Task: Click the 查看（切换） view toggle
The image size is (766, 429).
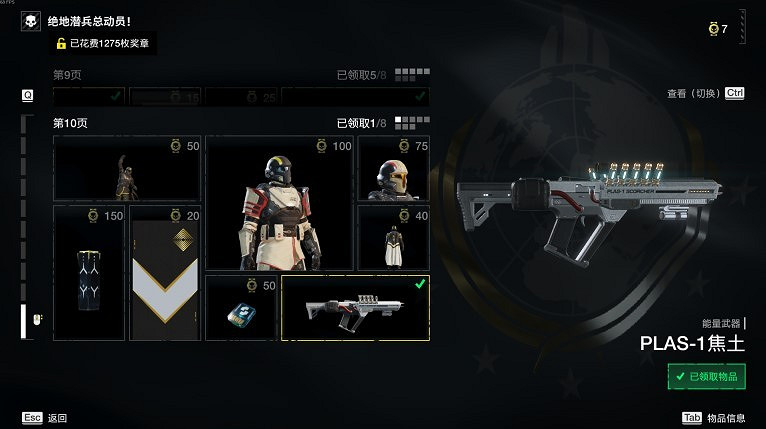Action: pyautogui.click(x=706, y=93)
